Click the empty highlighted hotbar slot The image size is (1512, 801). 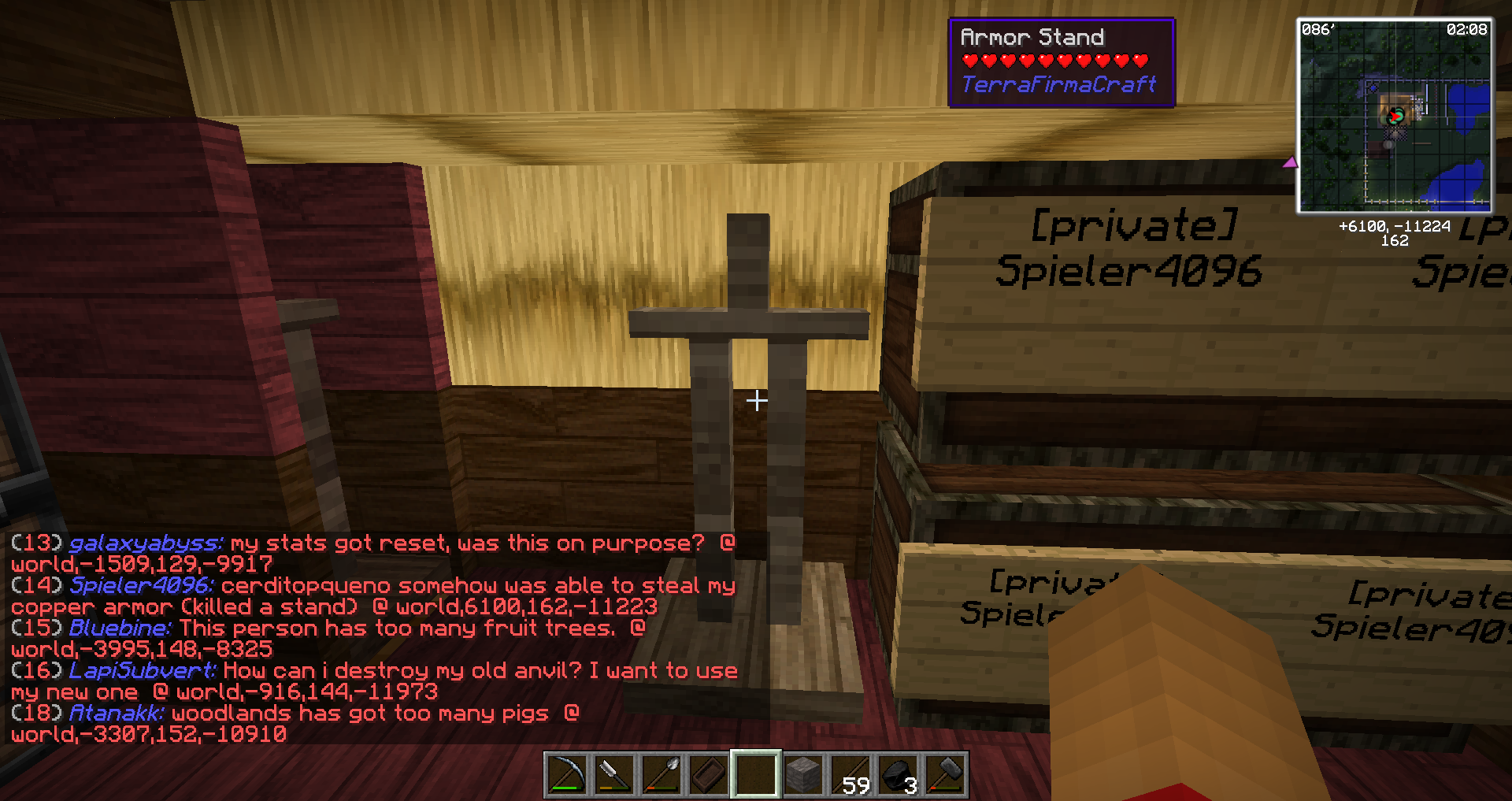click(755, 776)
